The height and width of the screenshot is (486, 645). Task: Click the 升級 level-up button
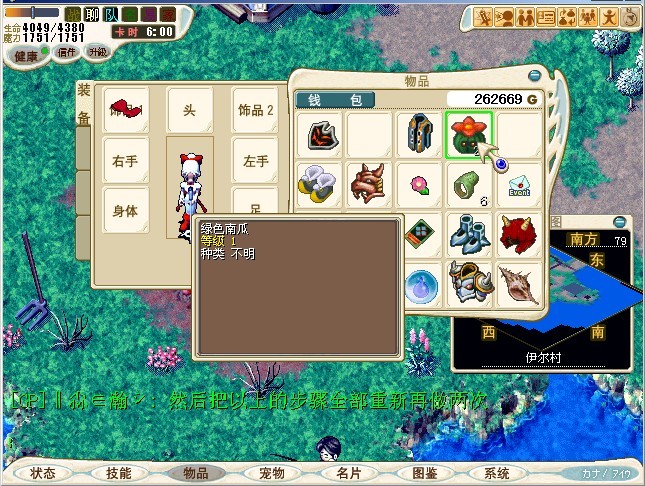click(x=98, y=52)
